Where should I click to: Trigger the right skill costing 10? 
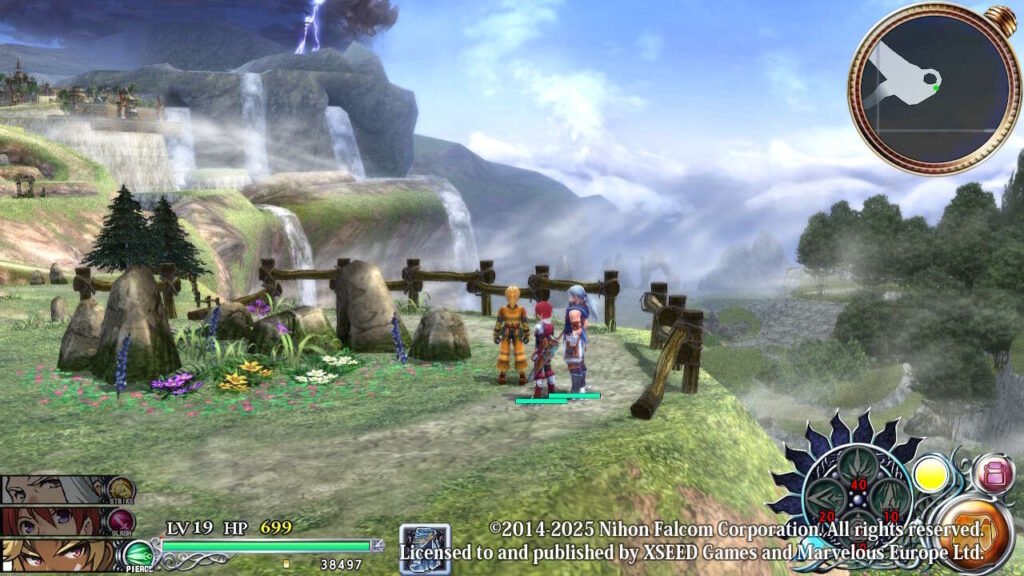tap(888, 497)
